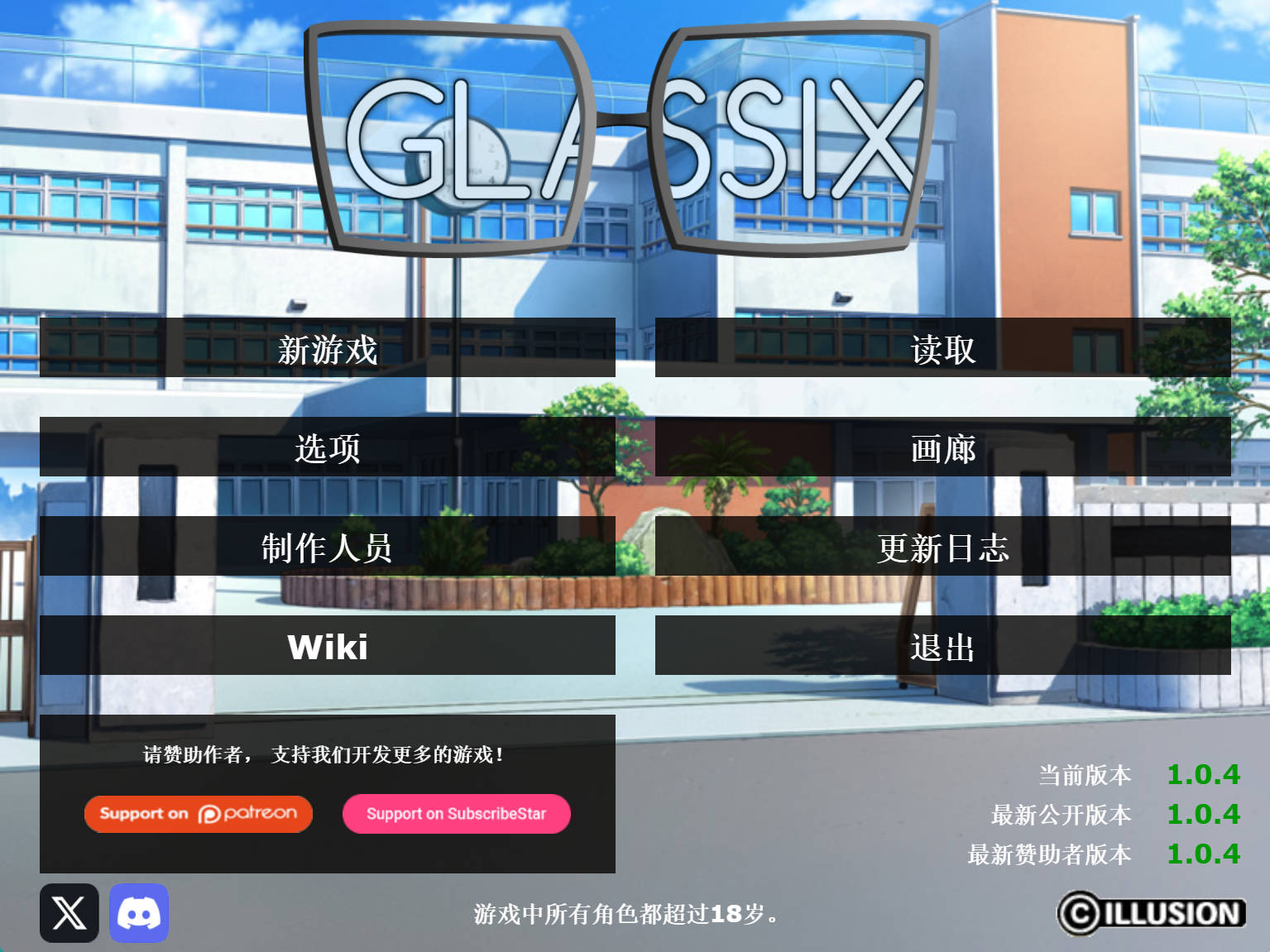View the 制作人员 credits
Image resolution: width=1270 pixels, height=952 pixels.
327,548
